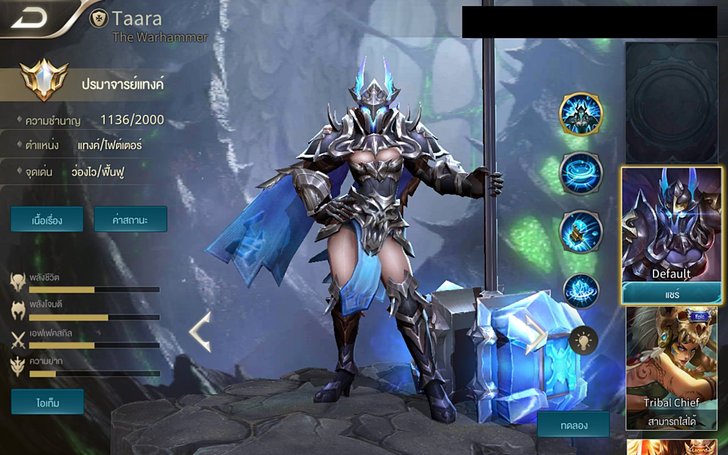Open the ไอเท็ม items button

tap(47, 402)
